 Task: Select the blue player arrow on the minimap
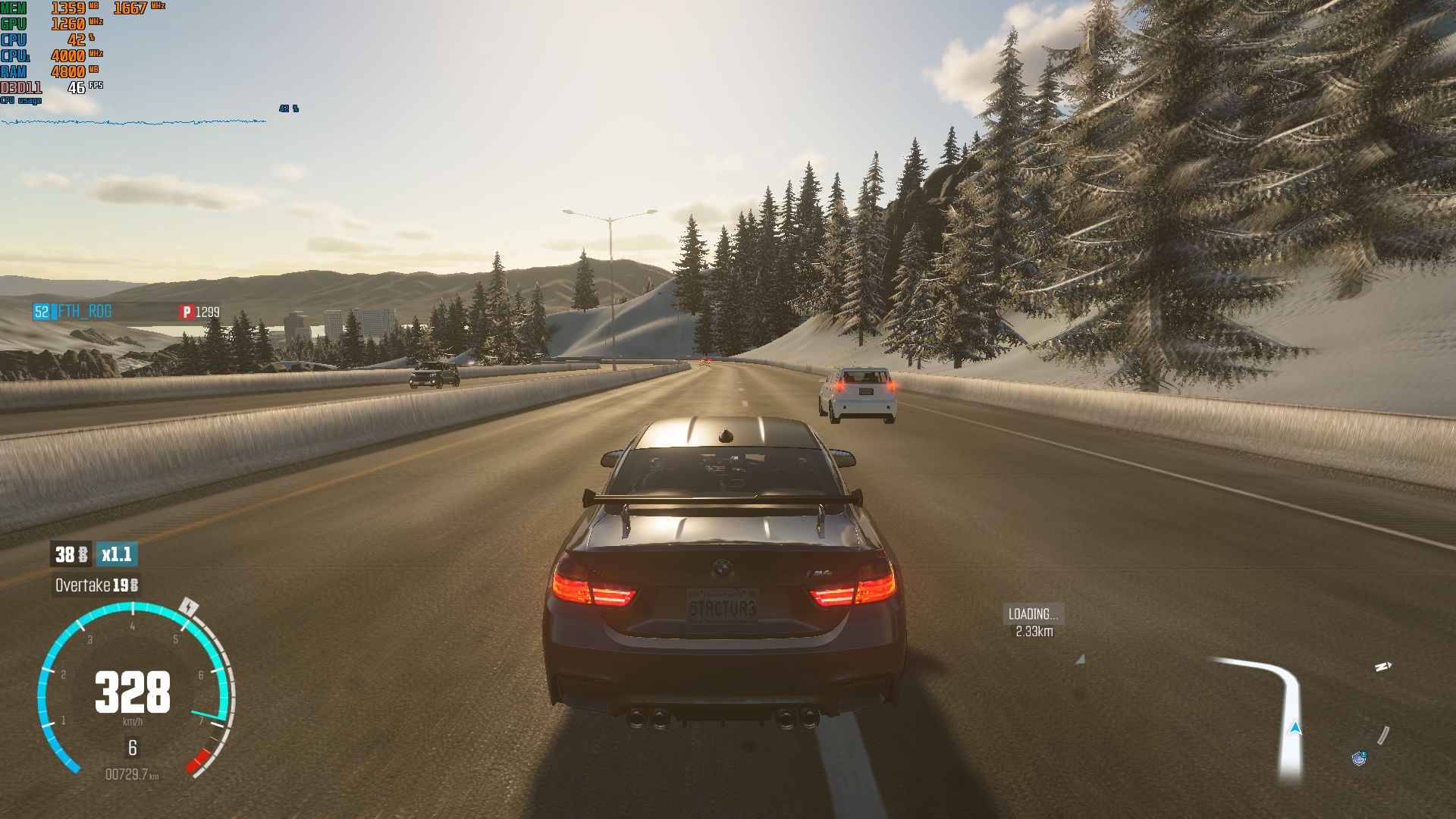tap(1295, 729)
